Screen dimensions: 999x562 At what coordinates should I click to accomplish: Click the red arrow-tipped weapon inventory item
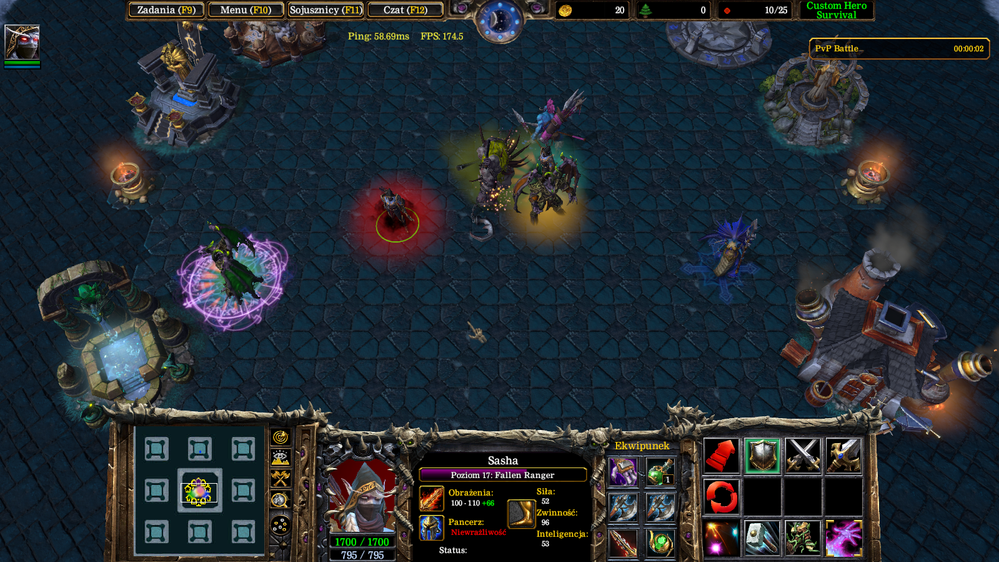[623, 542]
